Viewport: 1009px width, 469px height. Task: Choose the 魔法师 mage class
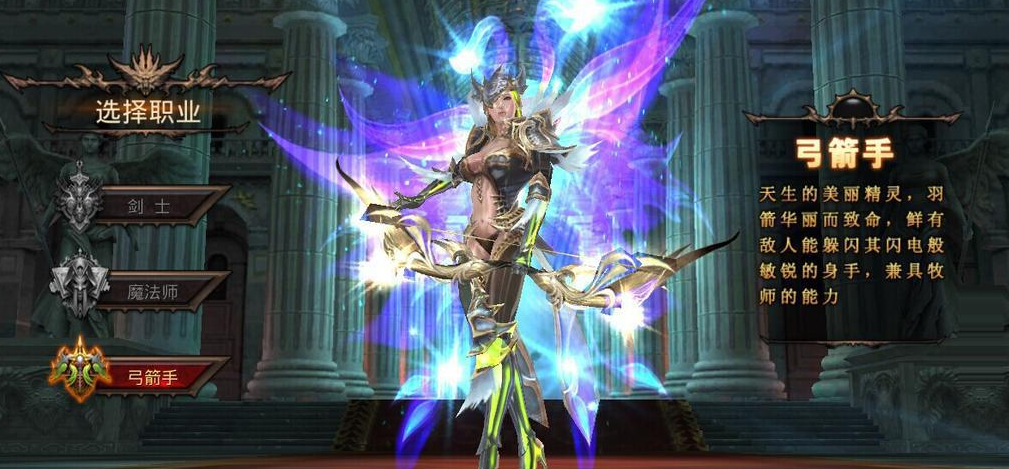[150, 291]
